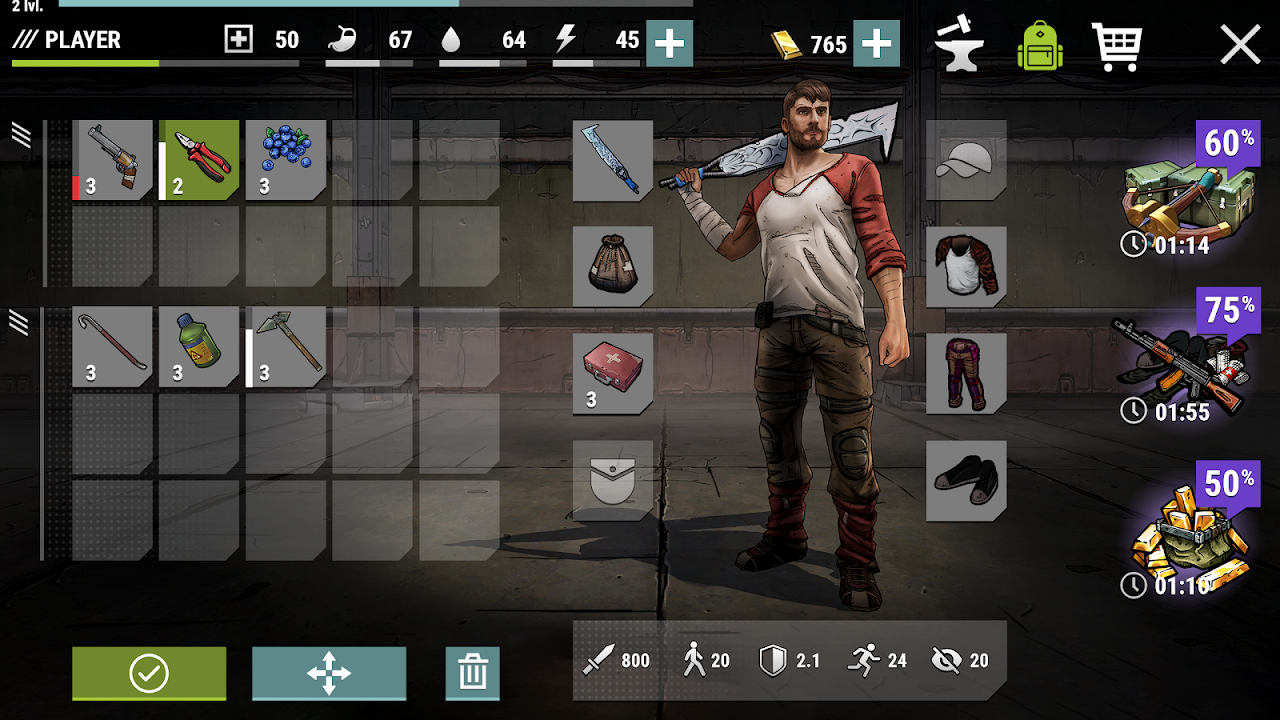Image resolution: width=1280 pixels, height=720 pixels.
Task: Open the in-game shop cart
Action: pos(1117,45)
